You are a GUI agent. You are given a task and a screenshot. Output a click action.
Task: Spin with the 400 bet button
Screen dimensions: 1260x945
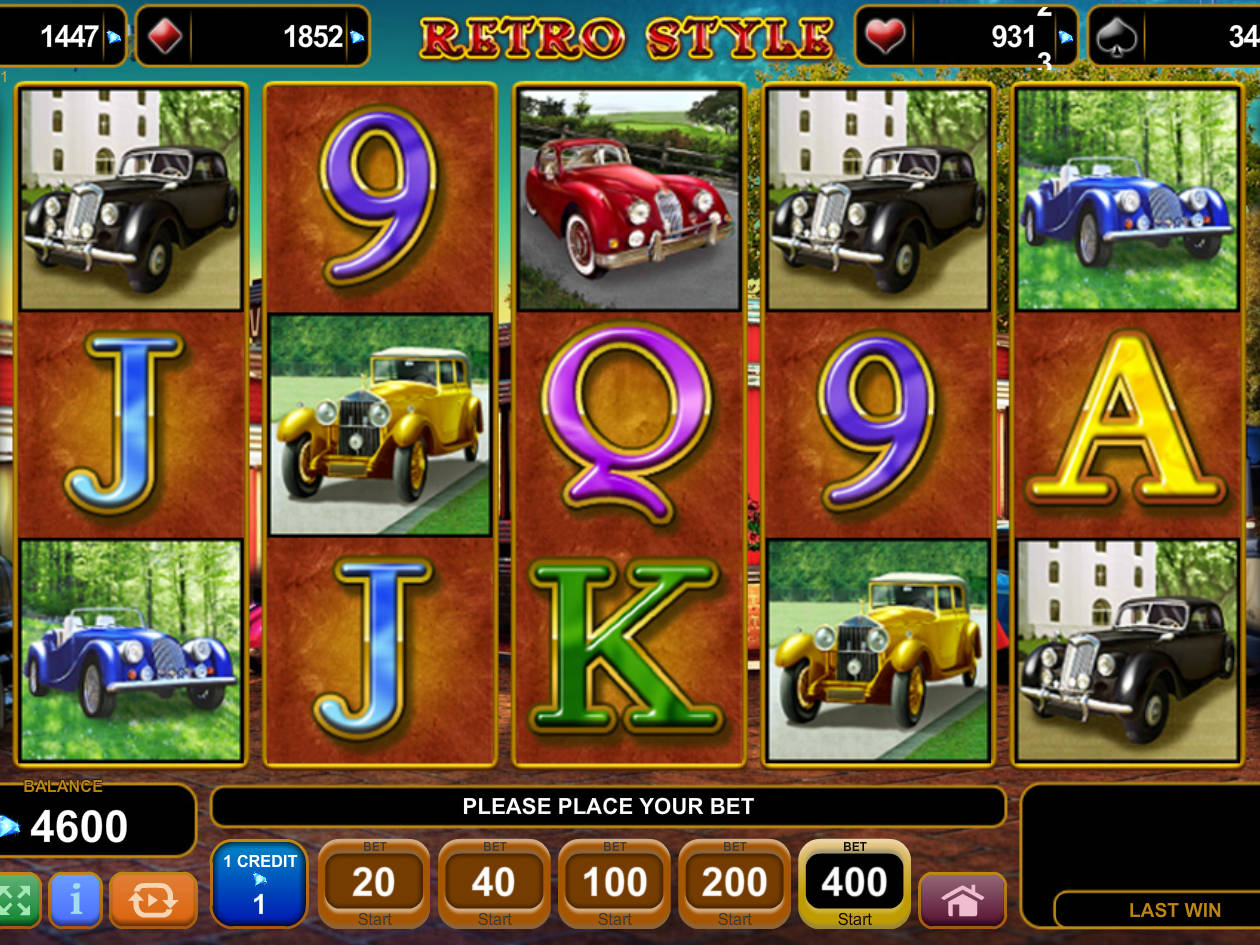pyautogui.click(x=854, y=884)
